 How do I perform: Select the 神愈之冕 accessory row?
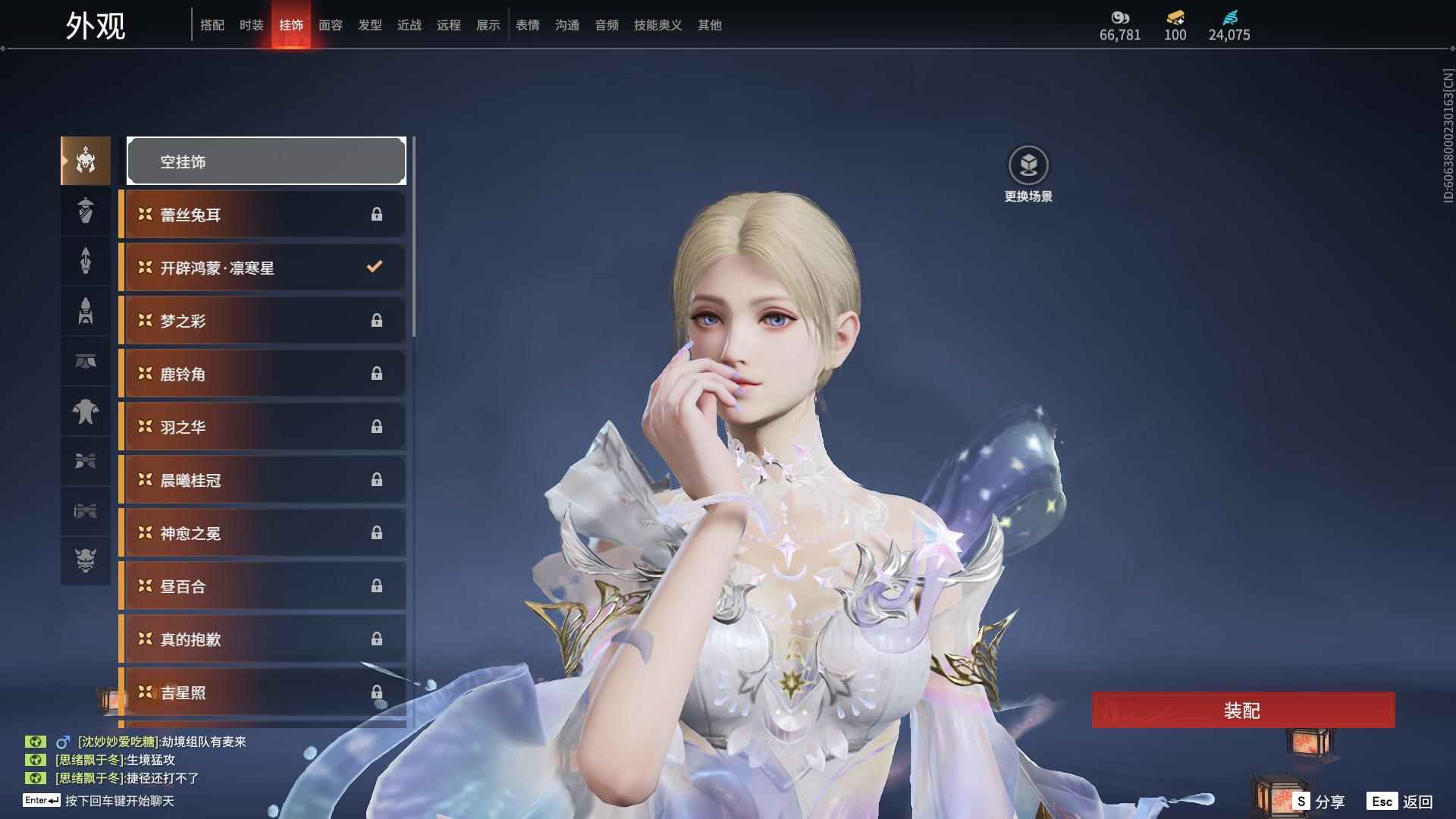click(x=263, y=533)
